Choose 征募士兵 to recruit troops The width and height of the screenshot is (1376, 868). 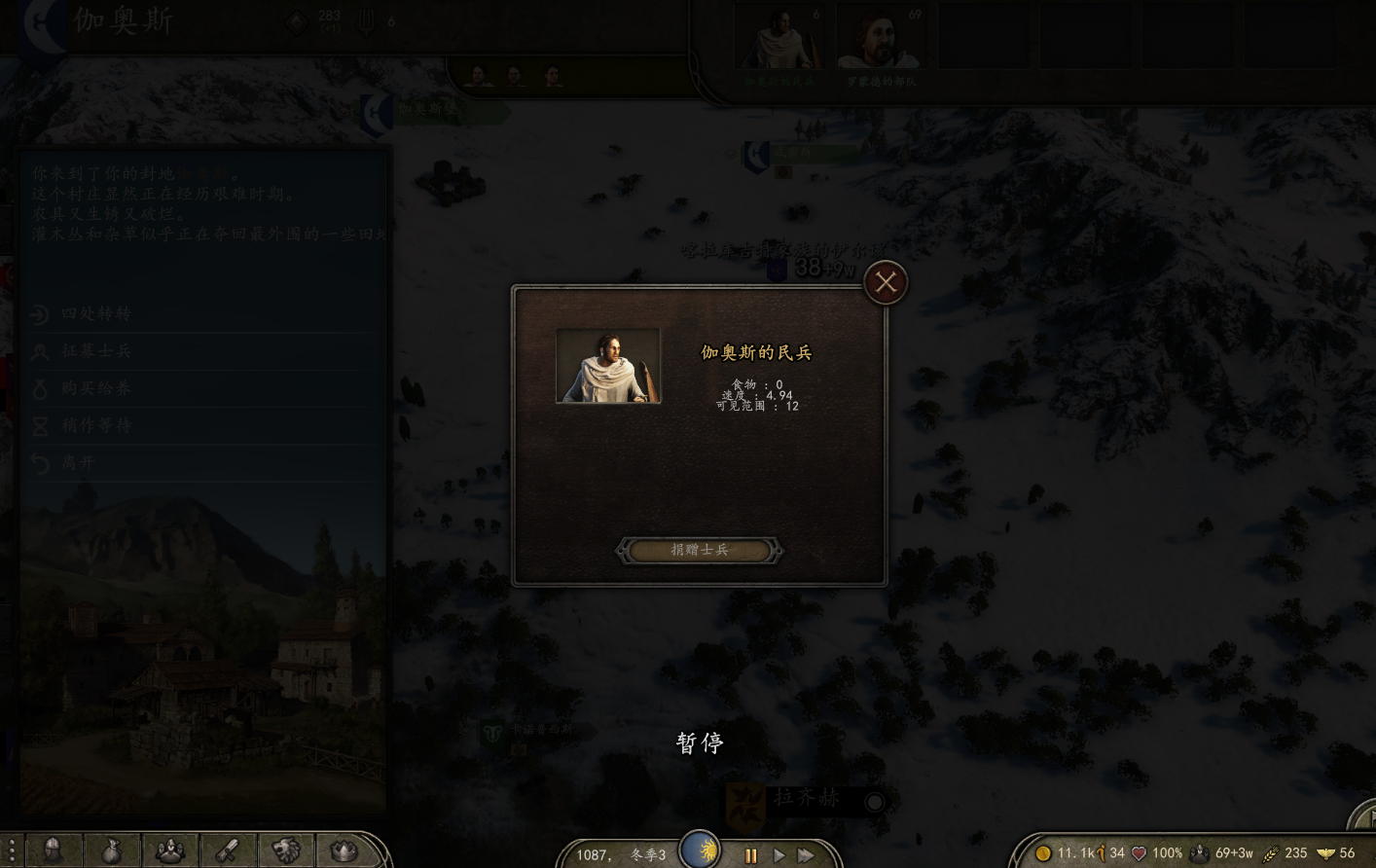pyautogui.click(x=95, y=350)
